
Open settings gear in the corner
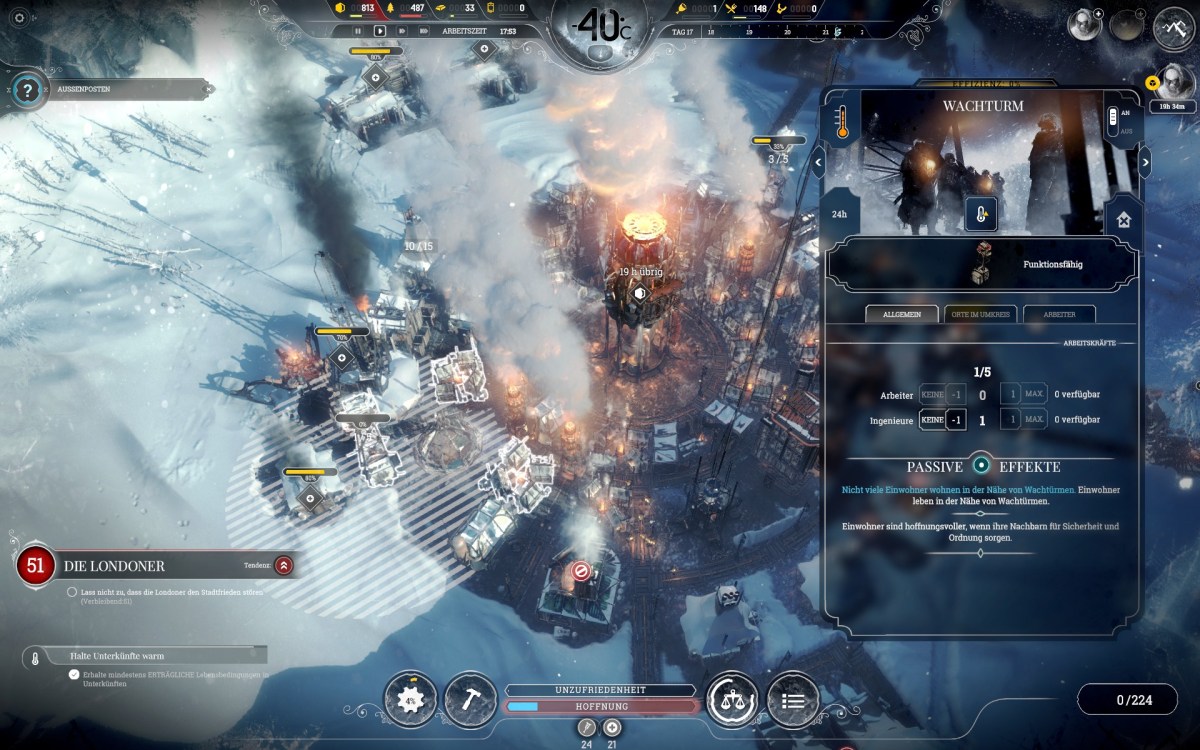[x=18, y=17]
